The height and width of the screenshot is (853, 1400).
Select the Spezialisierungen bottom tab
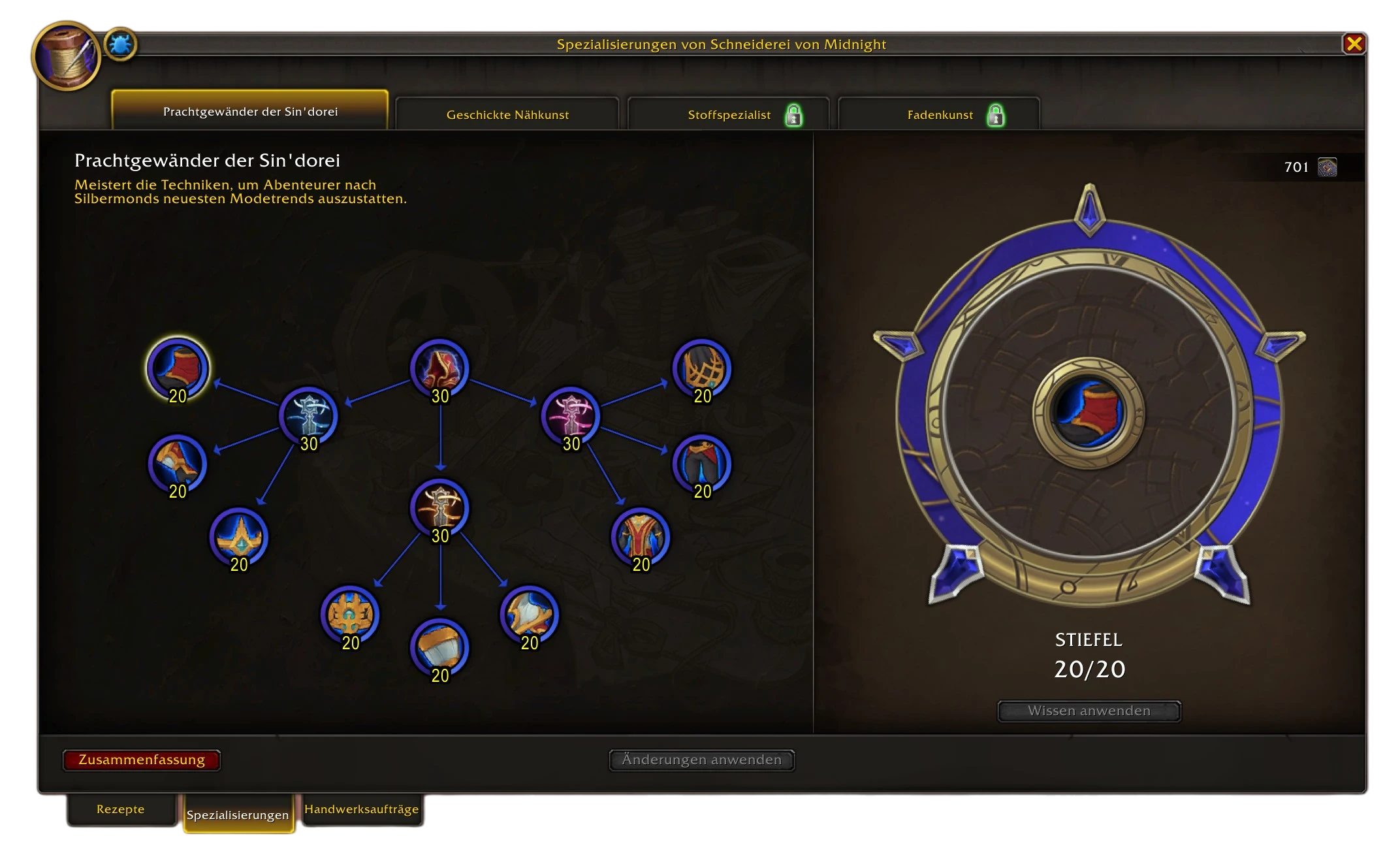point(238,814)
